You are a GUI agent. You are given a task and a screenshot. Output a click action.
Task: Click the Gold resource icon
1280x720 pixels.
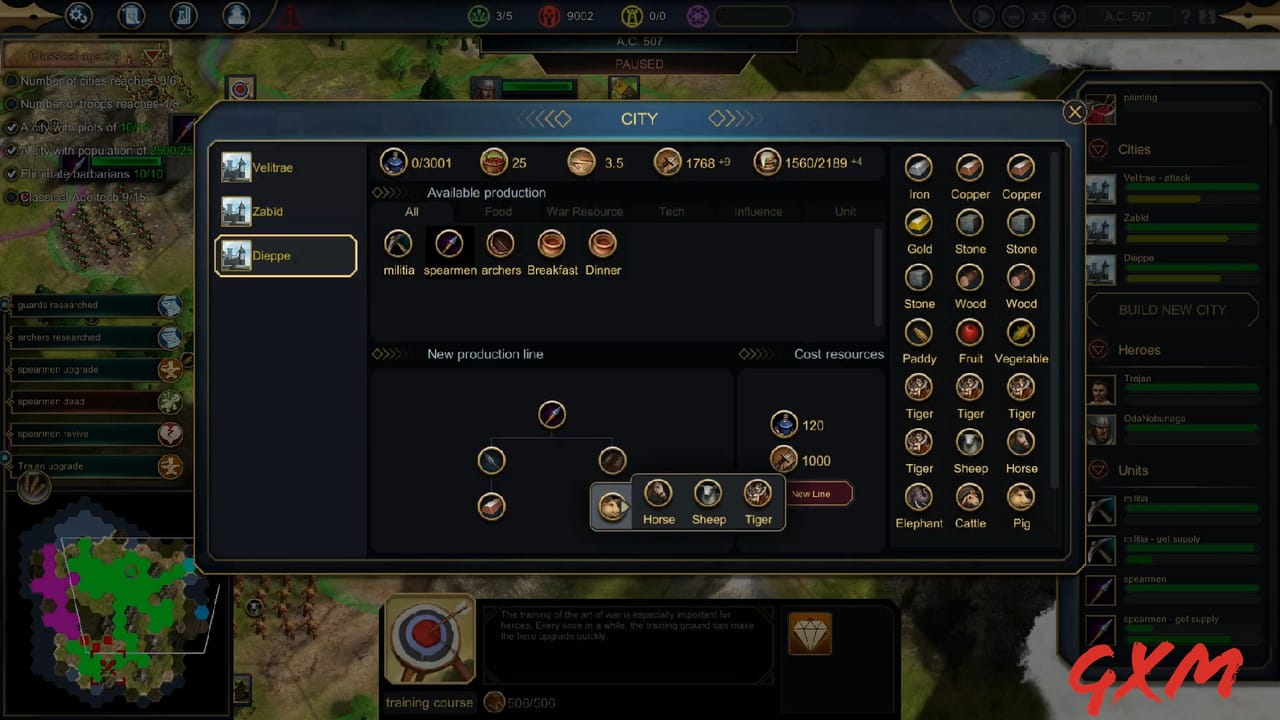[918, 224]
